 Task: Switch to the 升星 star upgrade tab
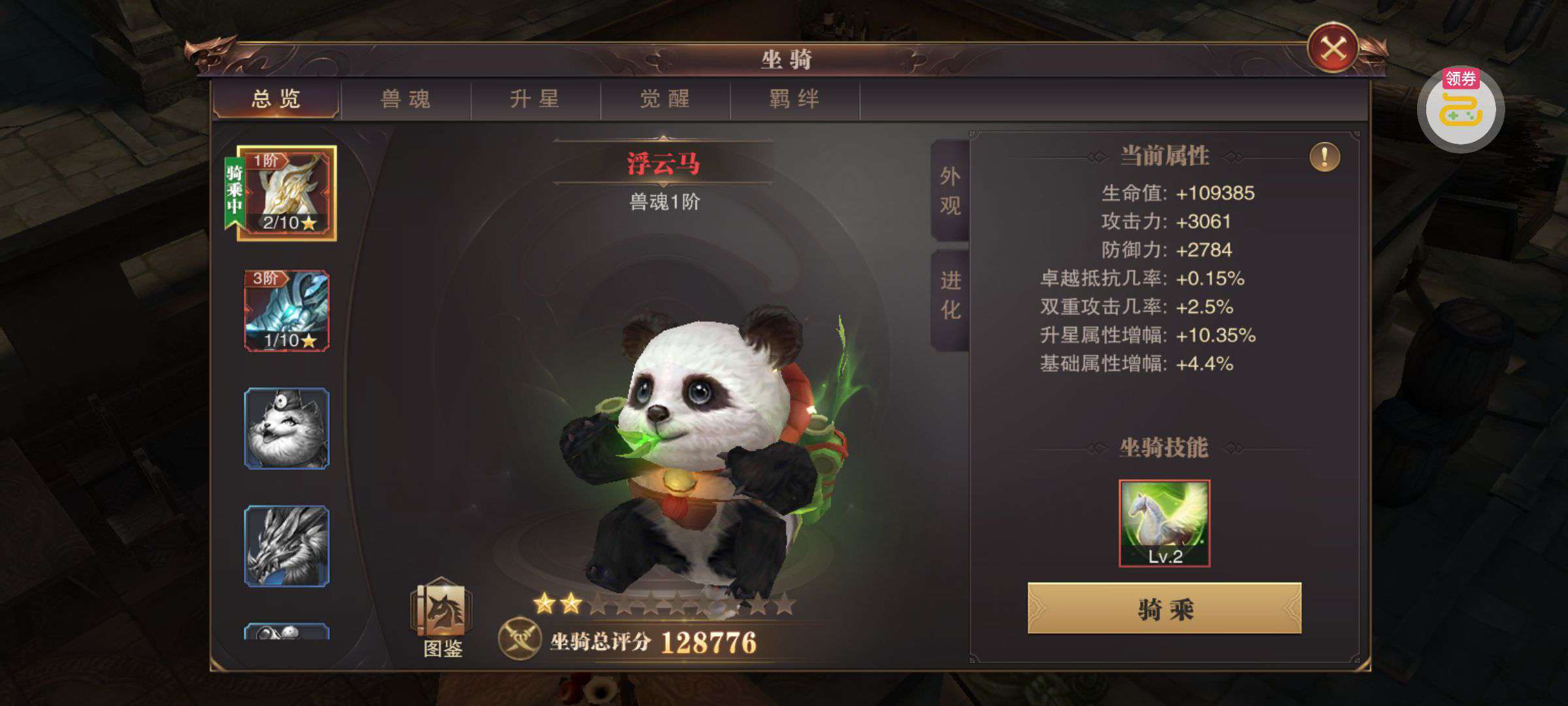point(535,99)
